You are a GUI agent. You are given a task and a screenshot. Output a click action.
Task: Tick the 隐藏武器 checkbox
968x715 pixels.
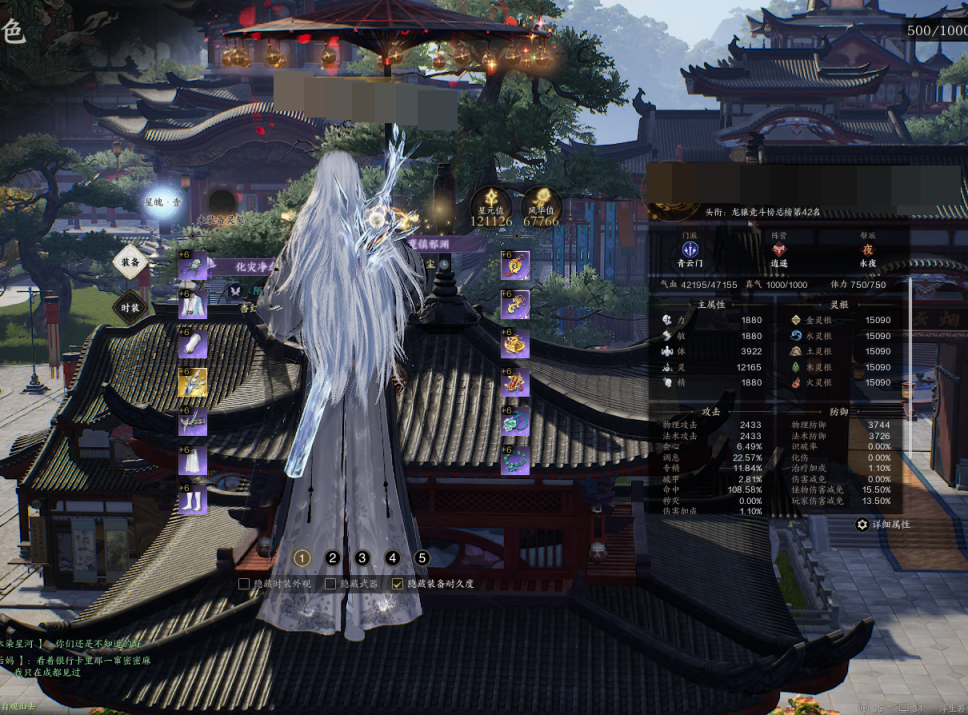(x=331, y=583)
